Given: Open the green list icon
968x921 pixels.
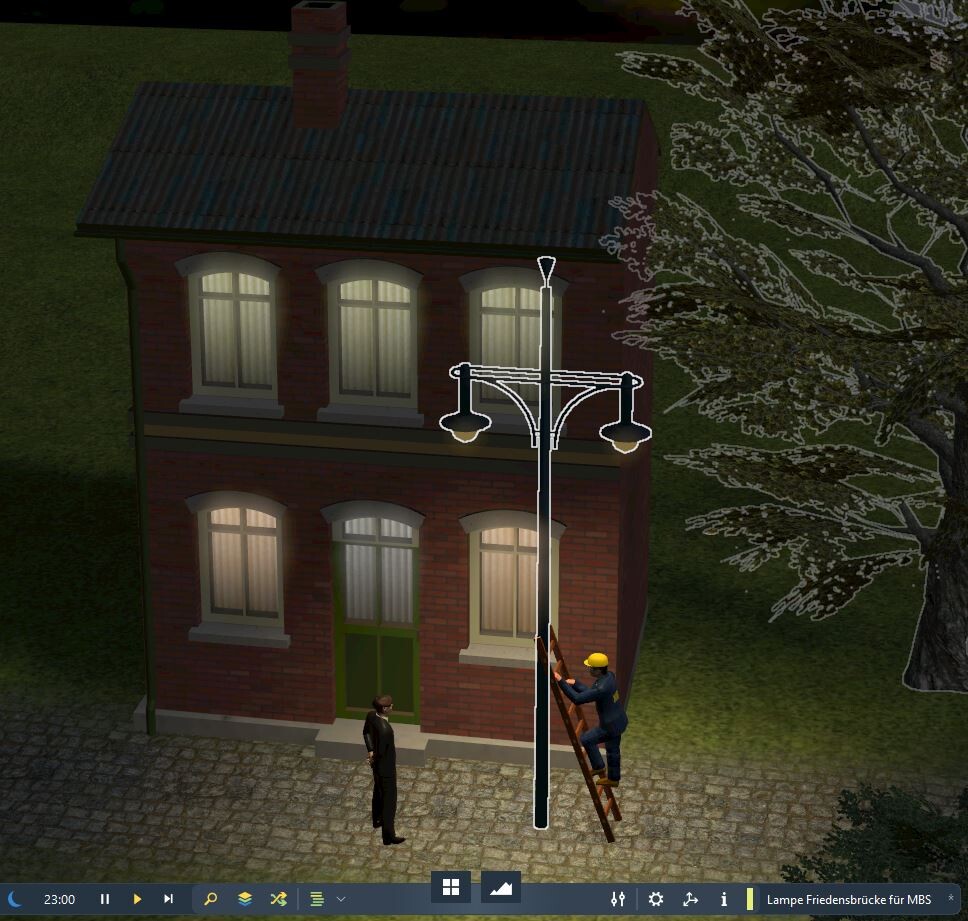Looking at the screenshot, I should [317, 899].
